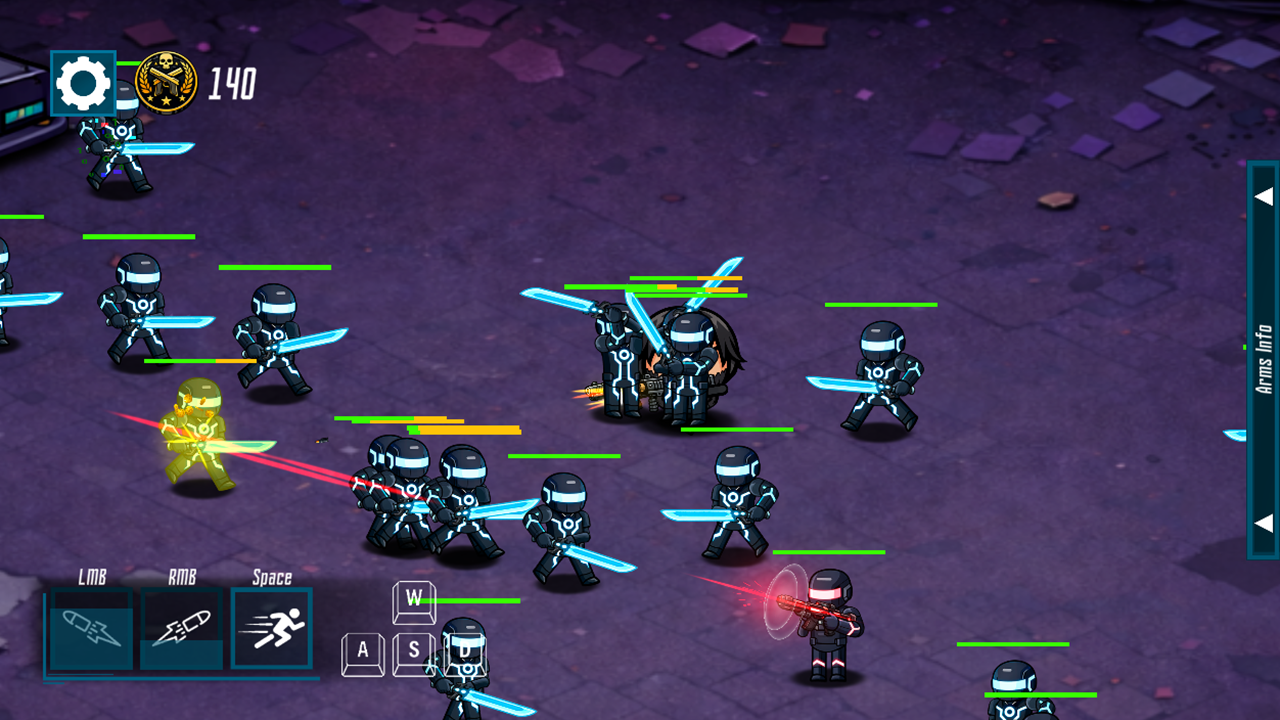Select the LMB primary bullet weapon slot

(91, 628)
